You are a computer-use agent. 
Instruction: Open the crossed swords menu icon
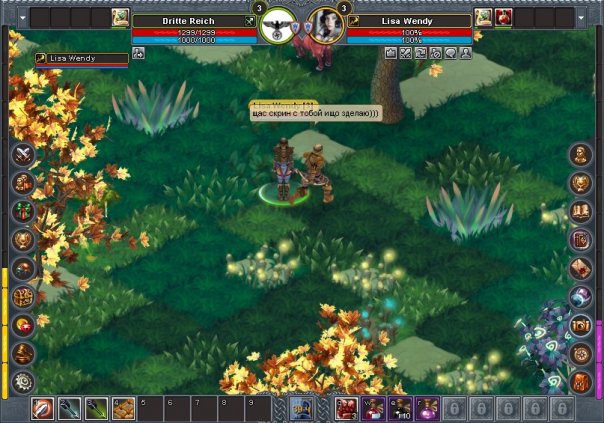(x=23, y=155)
